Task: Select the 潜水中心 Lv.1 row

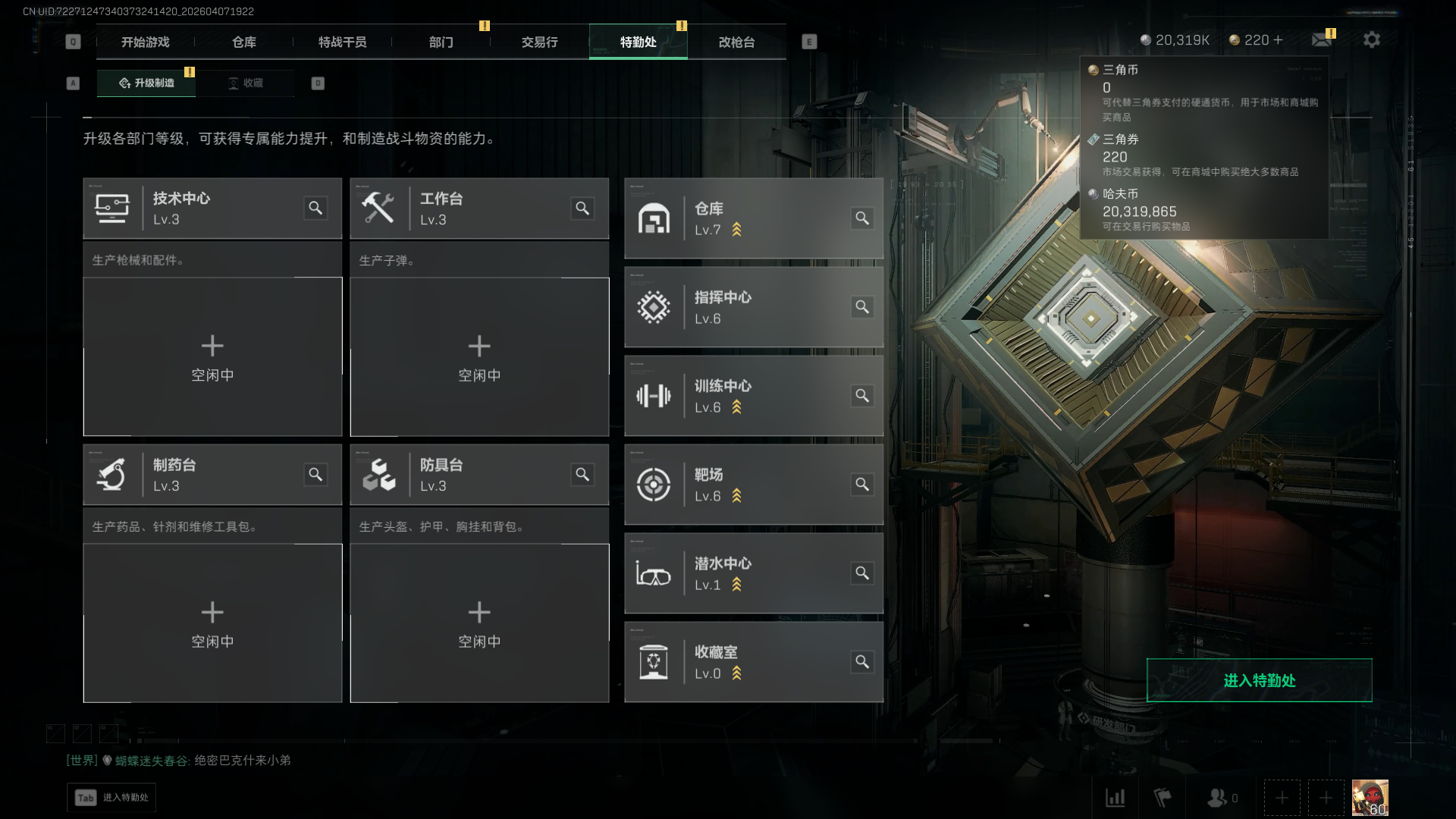Action: click(753, 573)
